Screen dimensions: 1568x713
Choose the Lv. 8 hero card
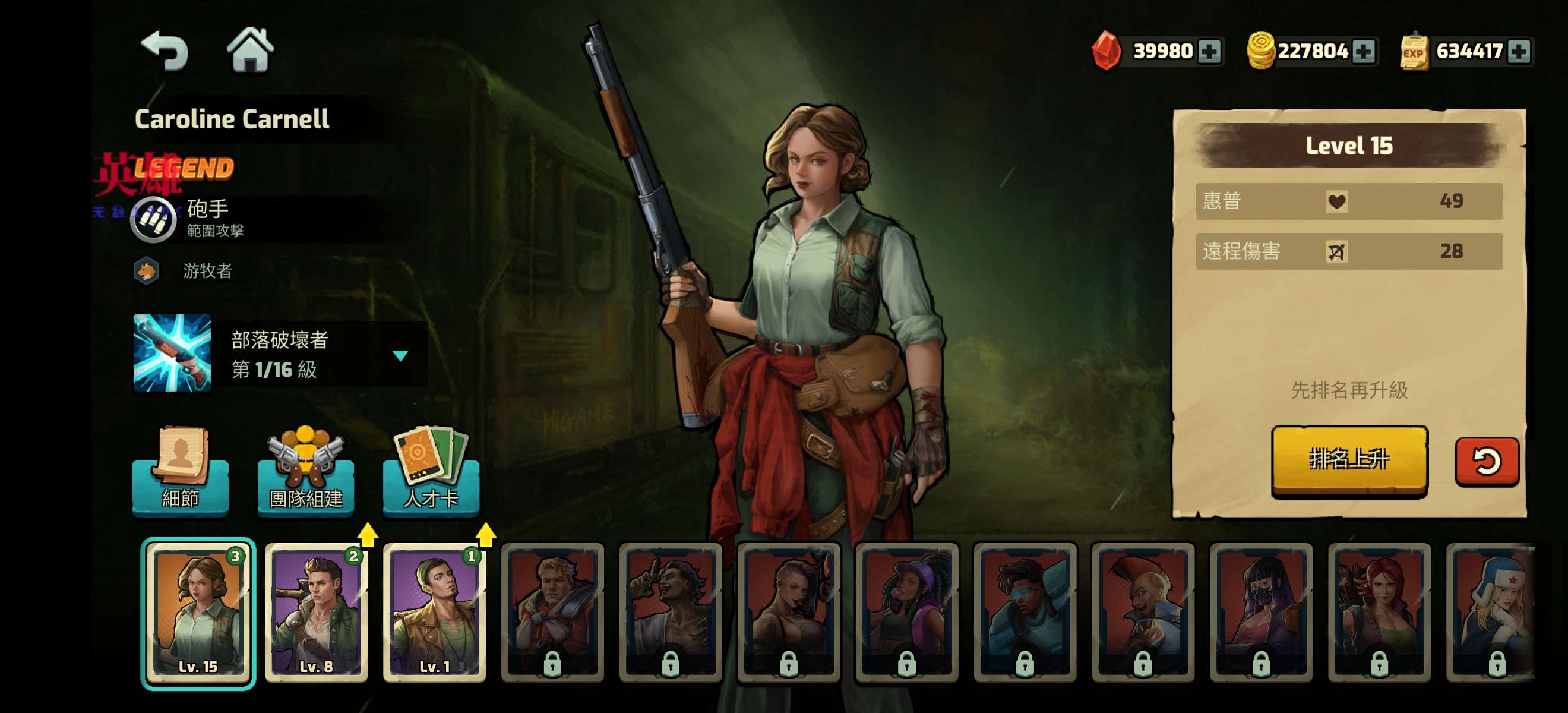pyautogui.click(x=316, y=612)
